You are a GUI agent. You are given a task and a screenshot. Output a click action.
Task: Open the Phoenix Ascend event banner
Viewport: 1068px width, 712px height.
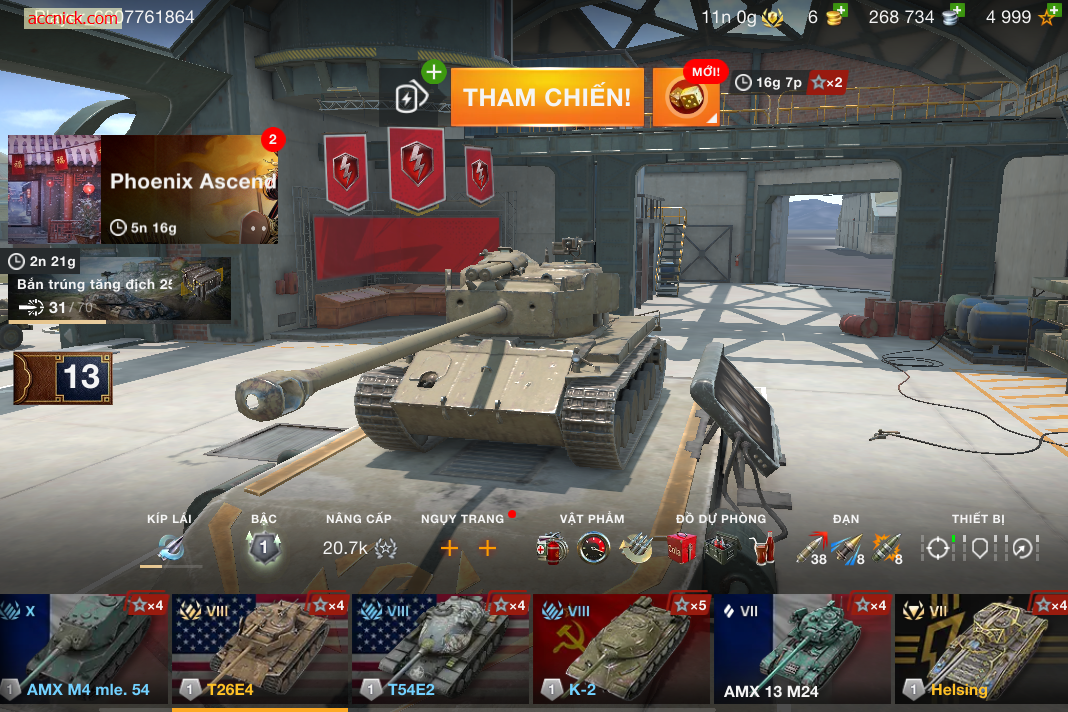point(143,189)
